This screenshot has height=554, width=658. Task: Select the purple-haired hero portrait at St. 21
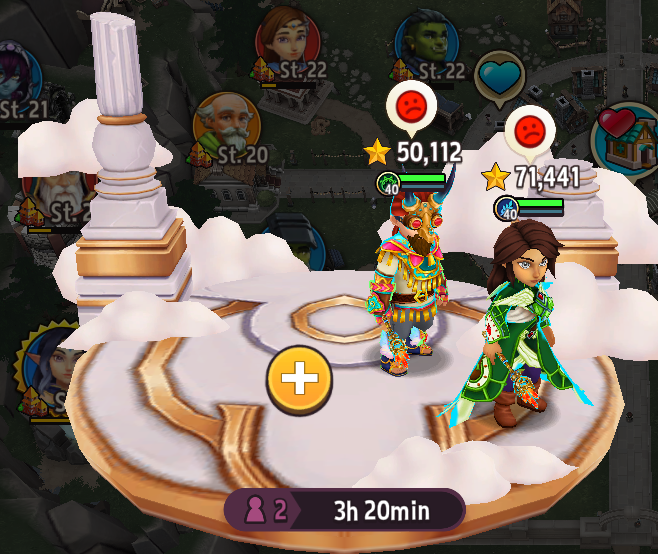(x=18, y=76)
